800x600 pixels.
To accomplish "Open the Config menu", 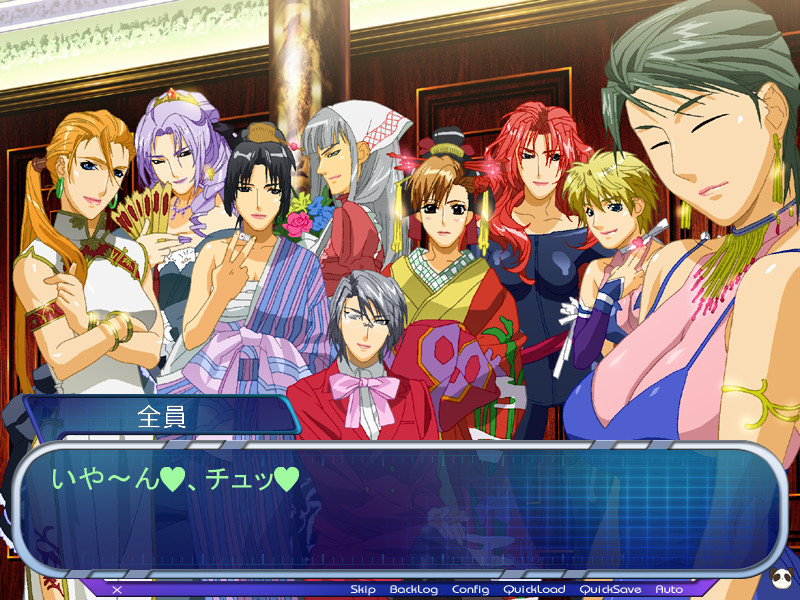I will point(470,590).
